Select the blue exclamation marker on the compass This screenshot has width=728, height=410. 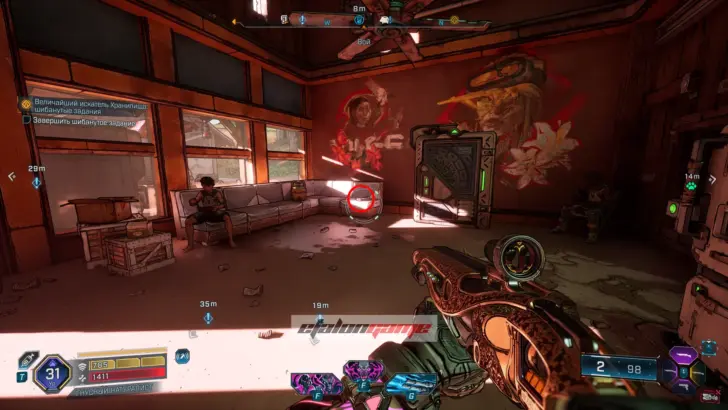301,19
